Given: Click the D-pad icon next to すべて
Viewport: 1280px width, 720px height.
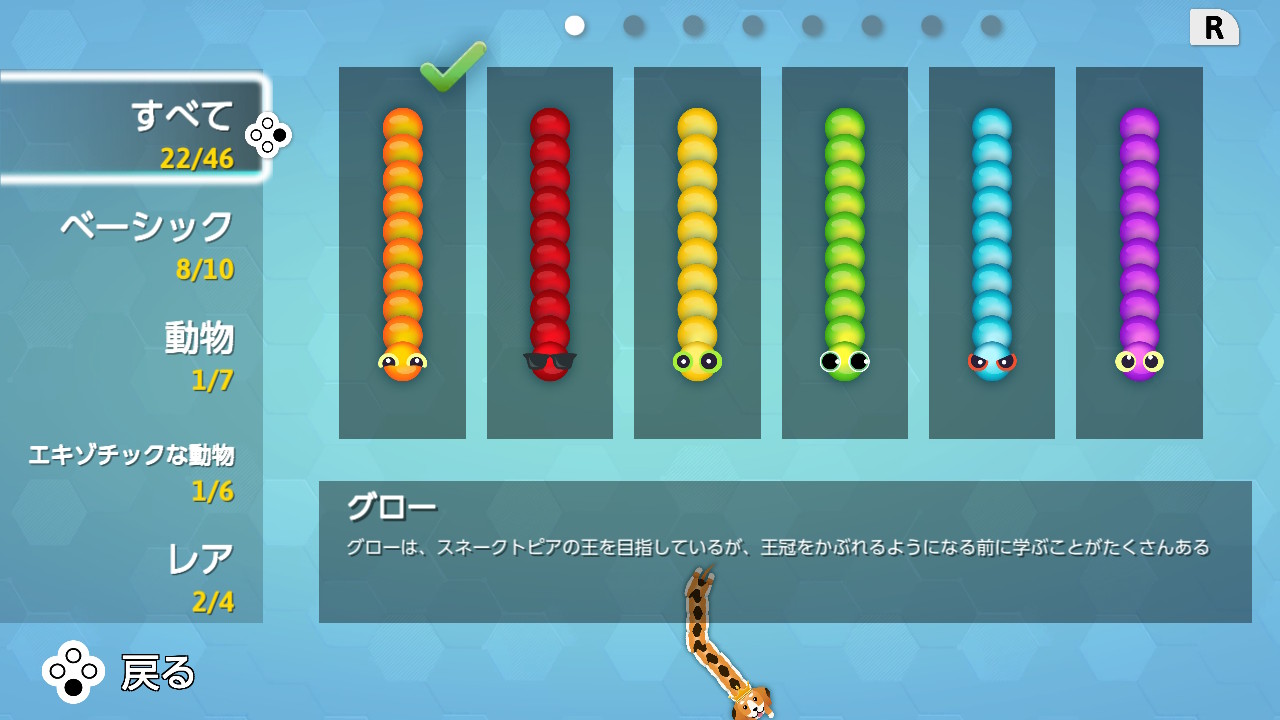Looking at the screenshot, I should 268,133.
